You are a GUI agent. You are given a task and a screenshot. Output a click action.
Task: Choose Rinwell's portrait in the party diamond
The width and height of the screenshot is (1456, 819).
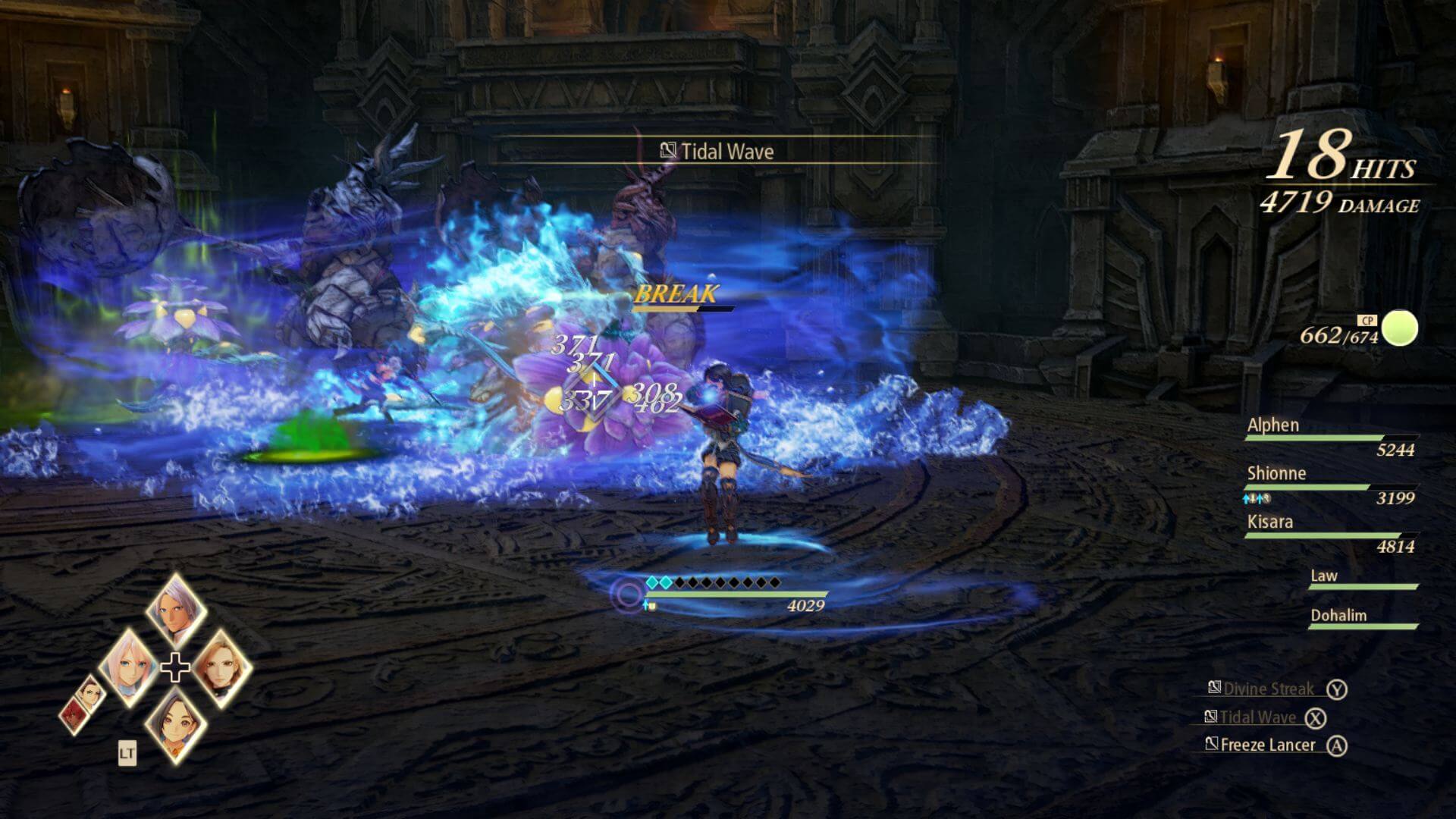click(x=175, y=724)
